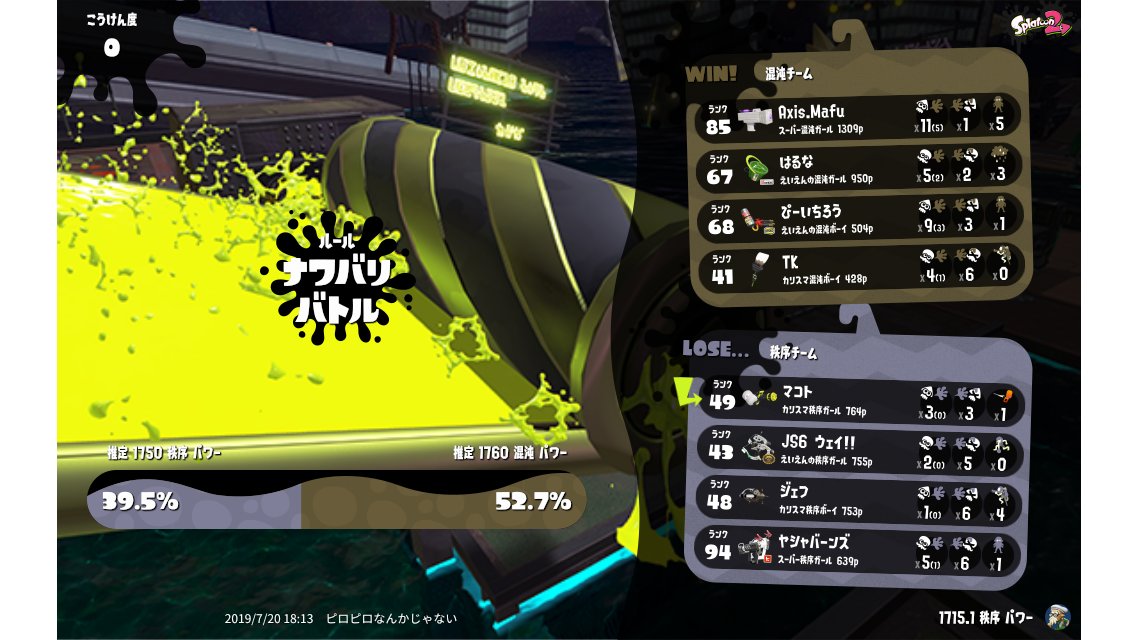Viewport: 1138px width, 640px height.
Task: Choose the ぴーいちろう player row
Action: [x=860, y=216]
